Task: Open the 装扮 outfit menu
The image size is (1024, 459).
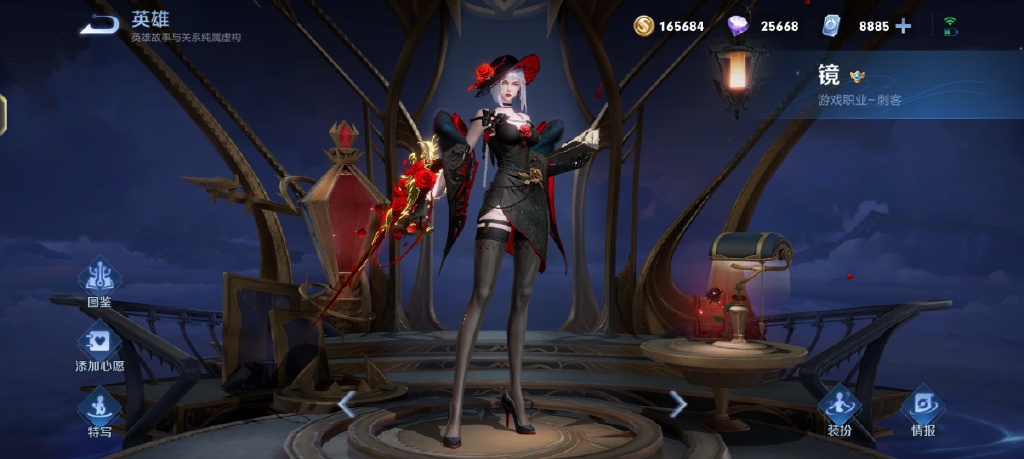Action: click(838, 410)
